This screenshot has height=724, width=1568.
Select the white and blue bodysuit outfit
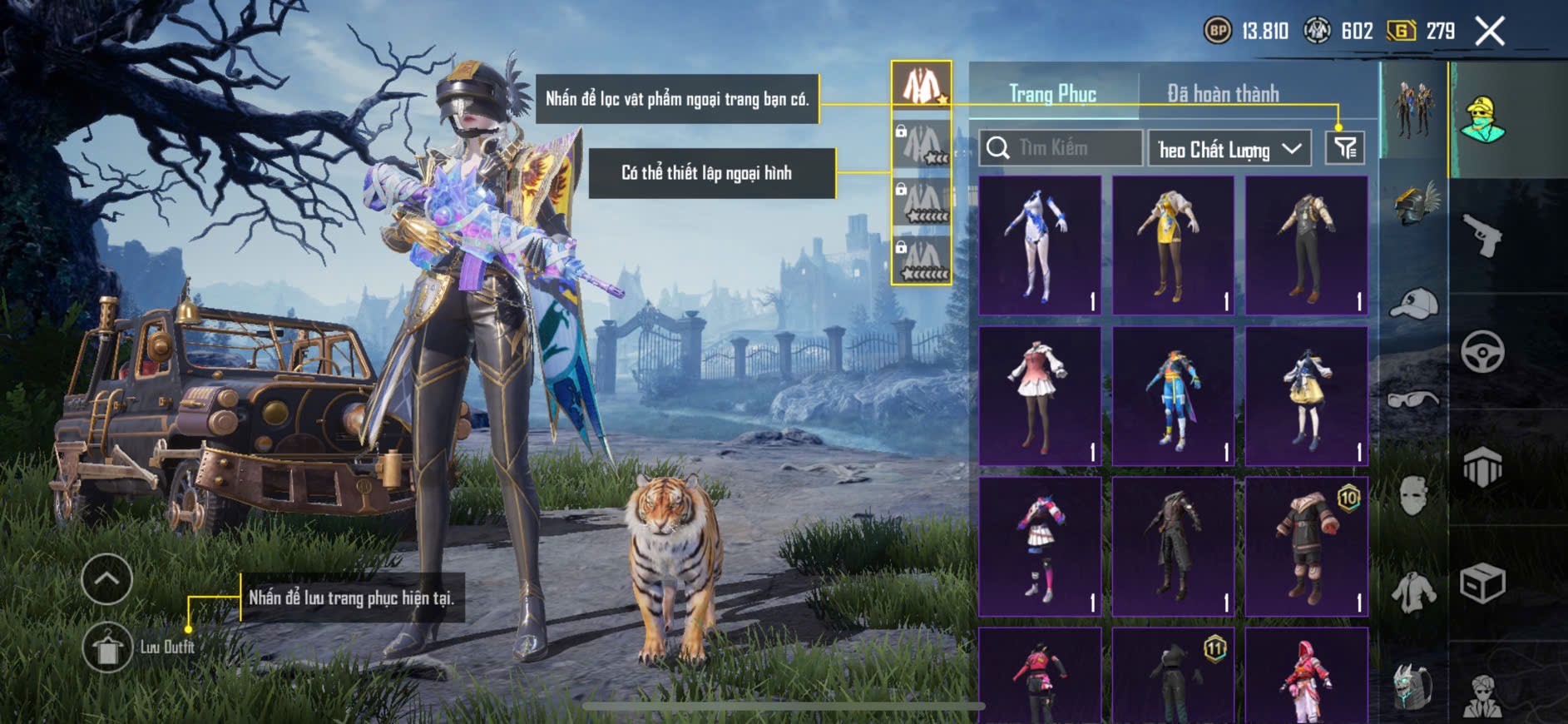pyautogui.click(x=1039, y=245)
